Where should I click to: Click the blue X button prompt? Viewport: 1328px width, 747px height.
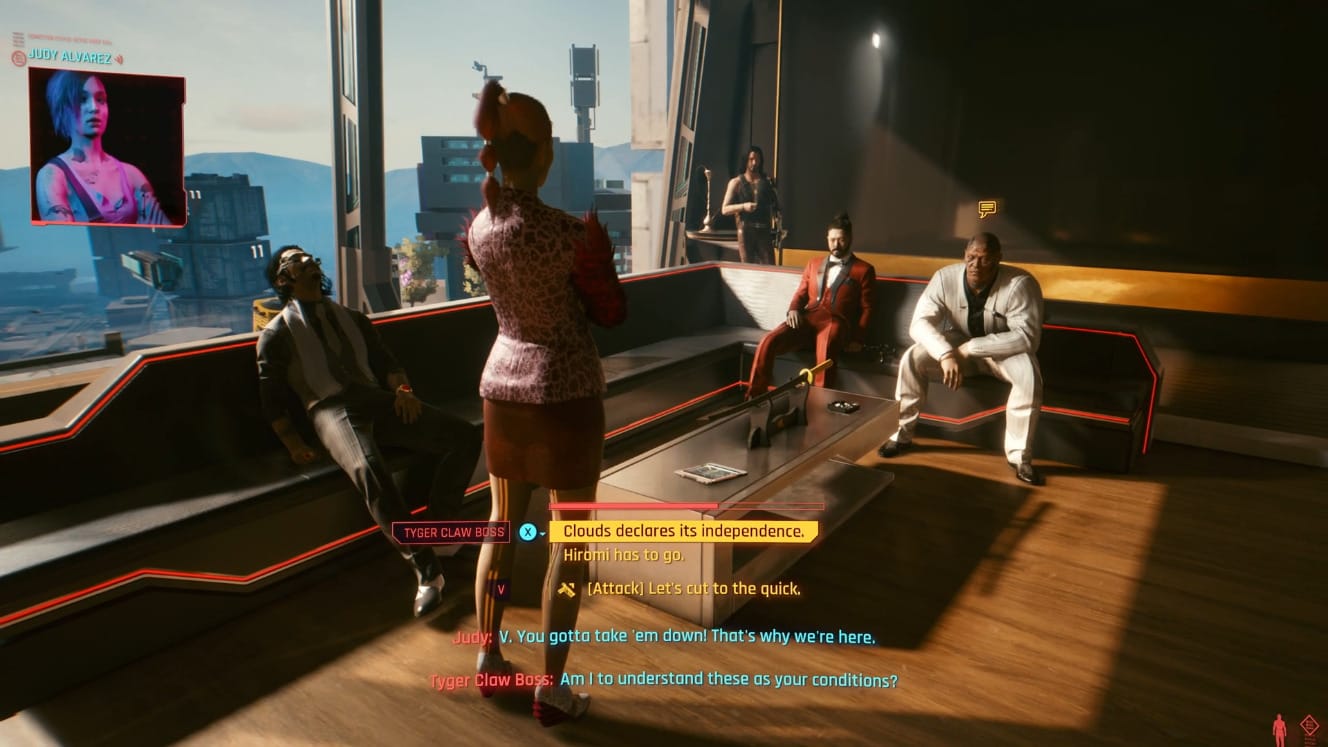coord(527,531)
